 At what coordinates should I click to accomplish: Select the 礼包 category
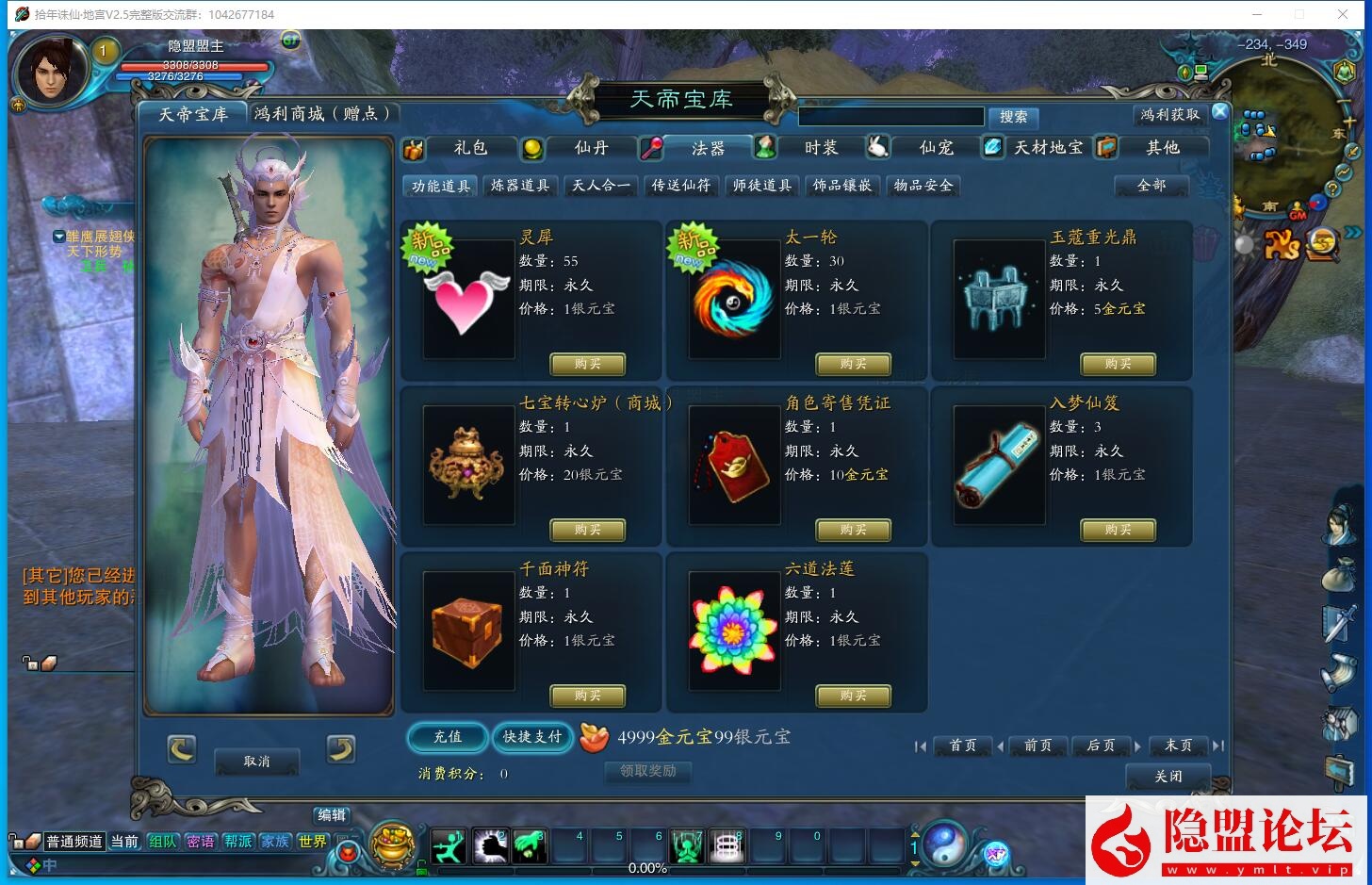tap(469, 148)
